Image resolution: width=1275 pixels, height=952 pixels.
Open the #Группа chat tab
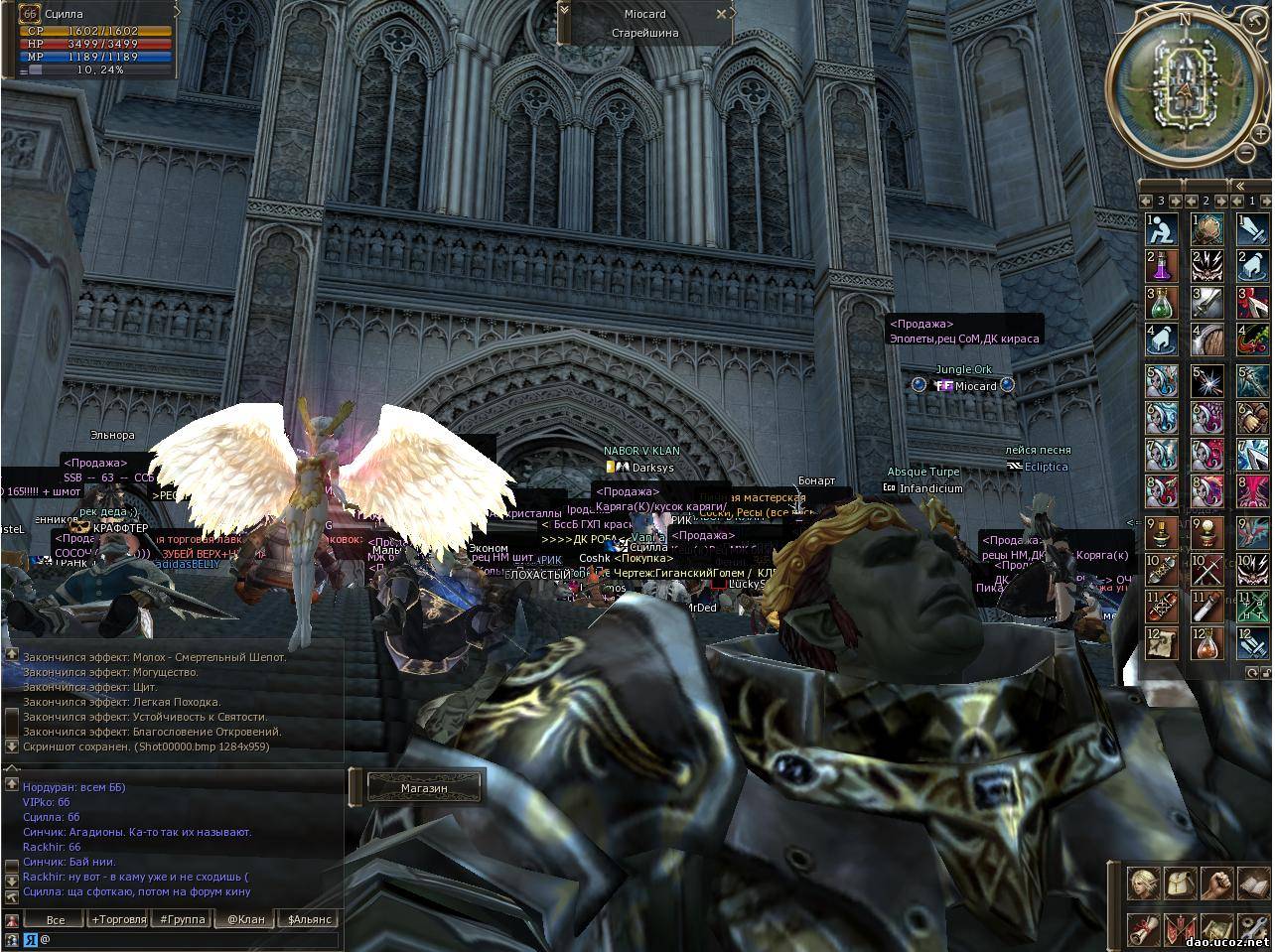coord(182,919)
